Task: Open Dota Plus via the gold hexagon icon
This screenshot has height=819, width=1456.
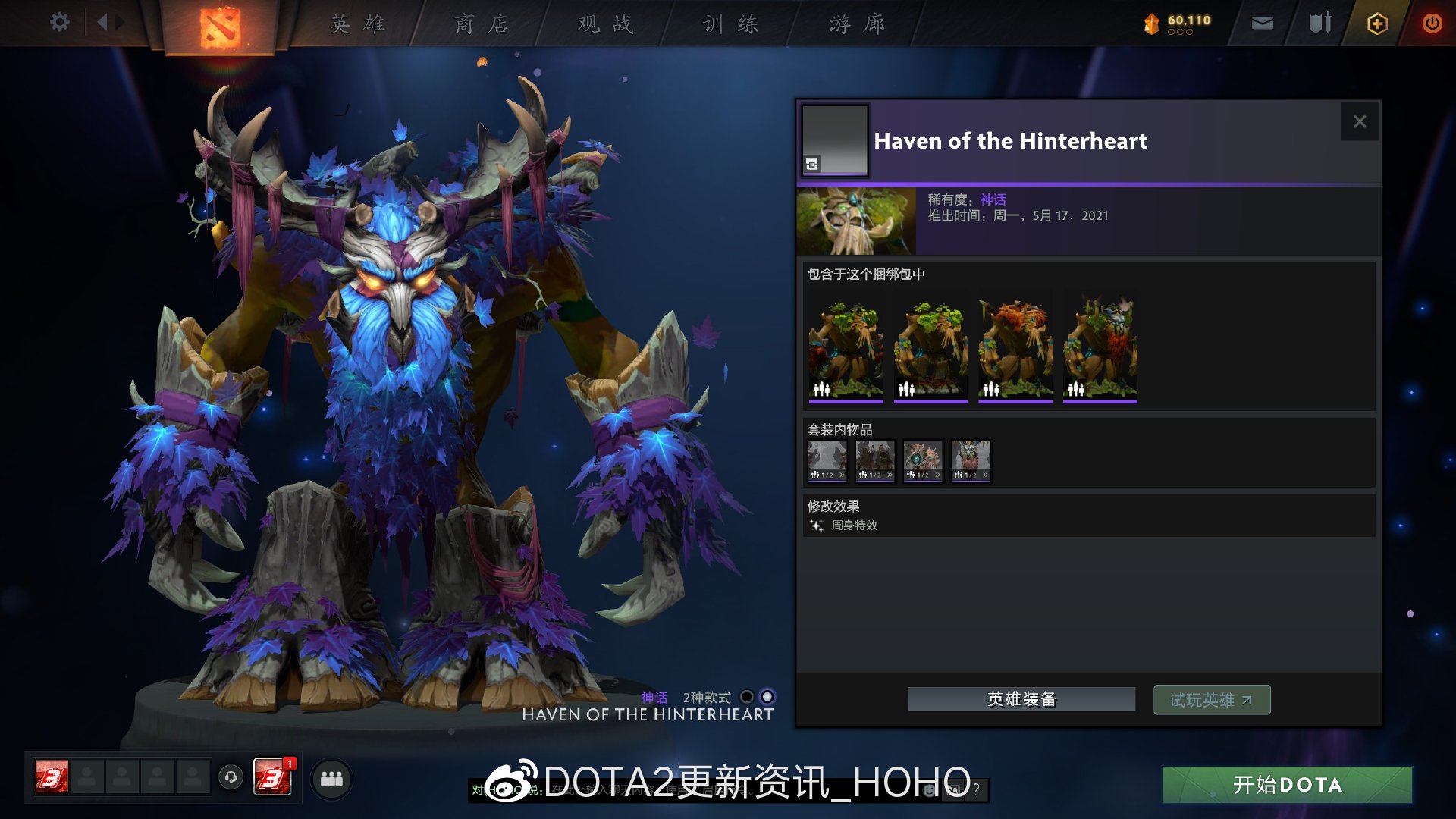Action: click(x=1376, y=24)
